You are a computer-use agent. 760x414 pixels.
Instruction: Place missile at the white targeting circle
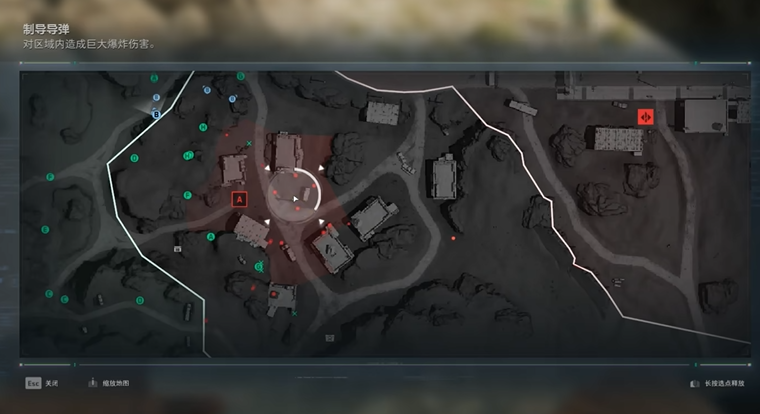295,197
